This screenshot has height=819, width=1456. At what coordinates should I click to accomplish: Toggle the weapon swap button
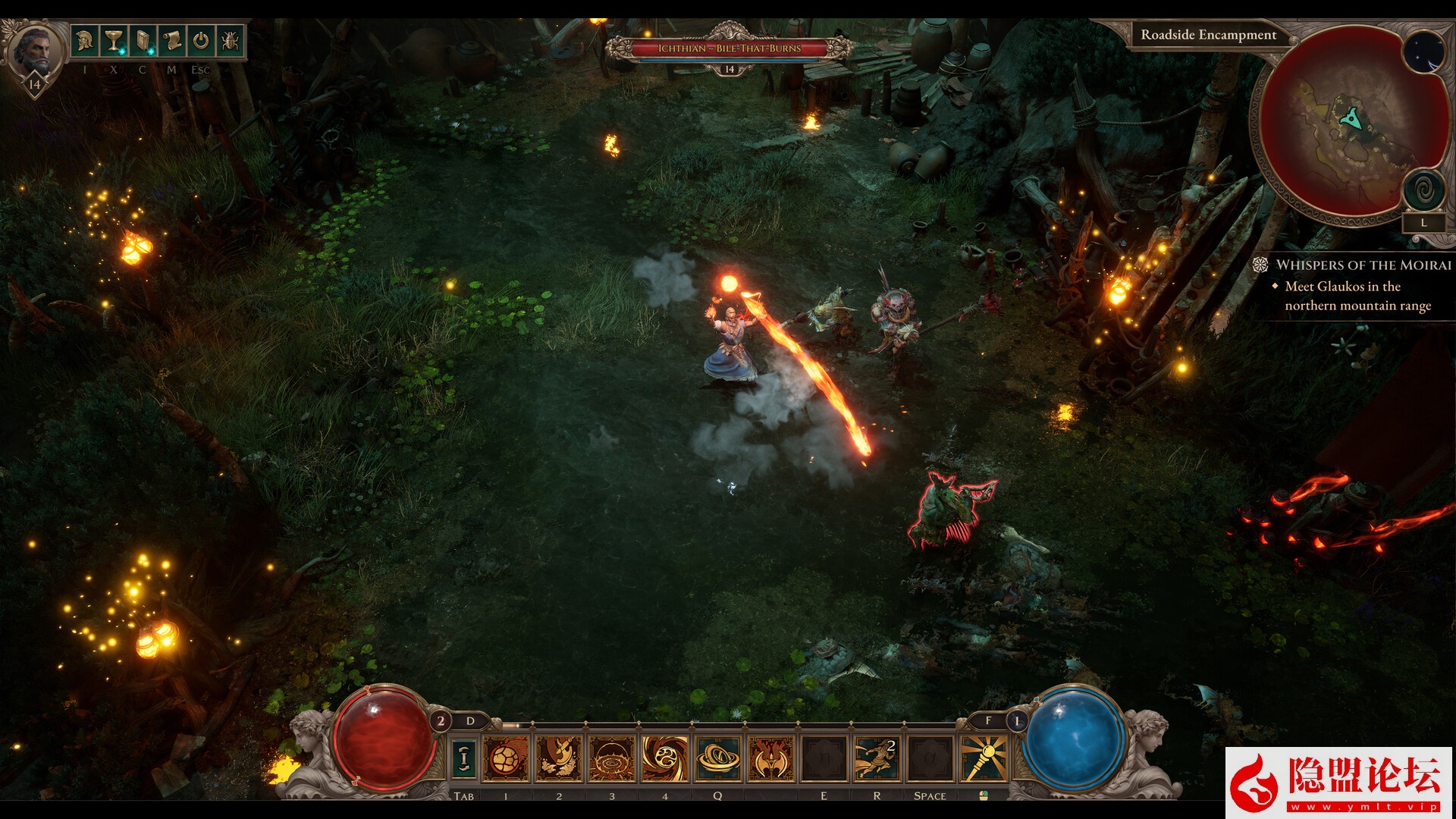[464, 758]
